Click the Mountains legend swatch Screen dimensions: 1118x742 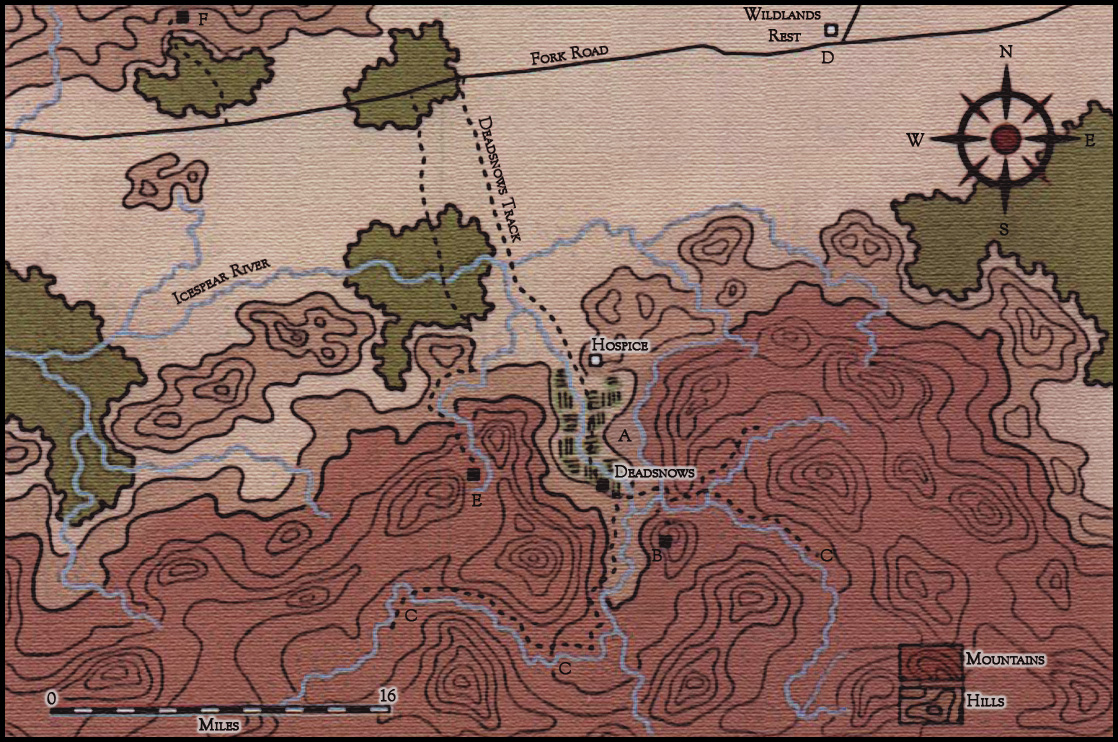tap(929, 661)
